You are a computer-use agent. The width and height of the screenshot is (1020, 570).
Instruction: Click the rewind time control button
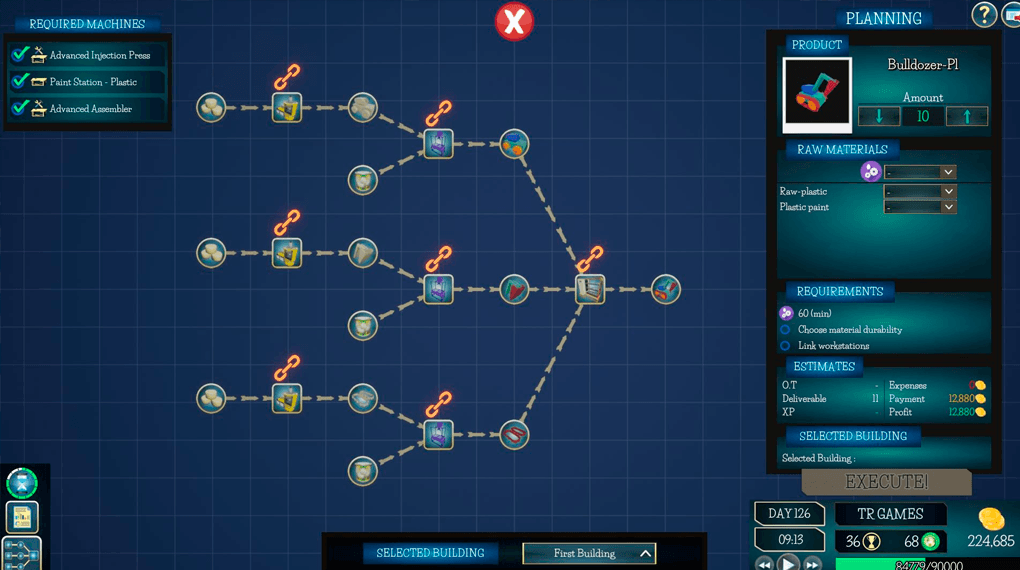[765, 564]
